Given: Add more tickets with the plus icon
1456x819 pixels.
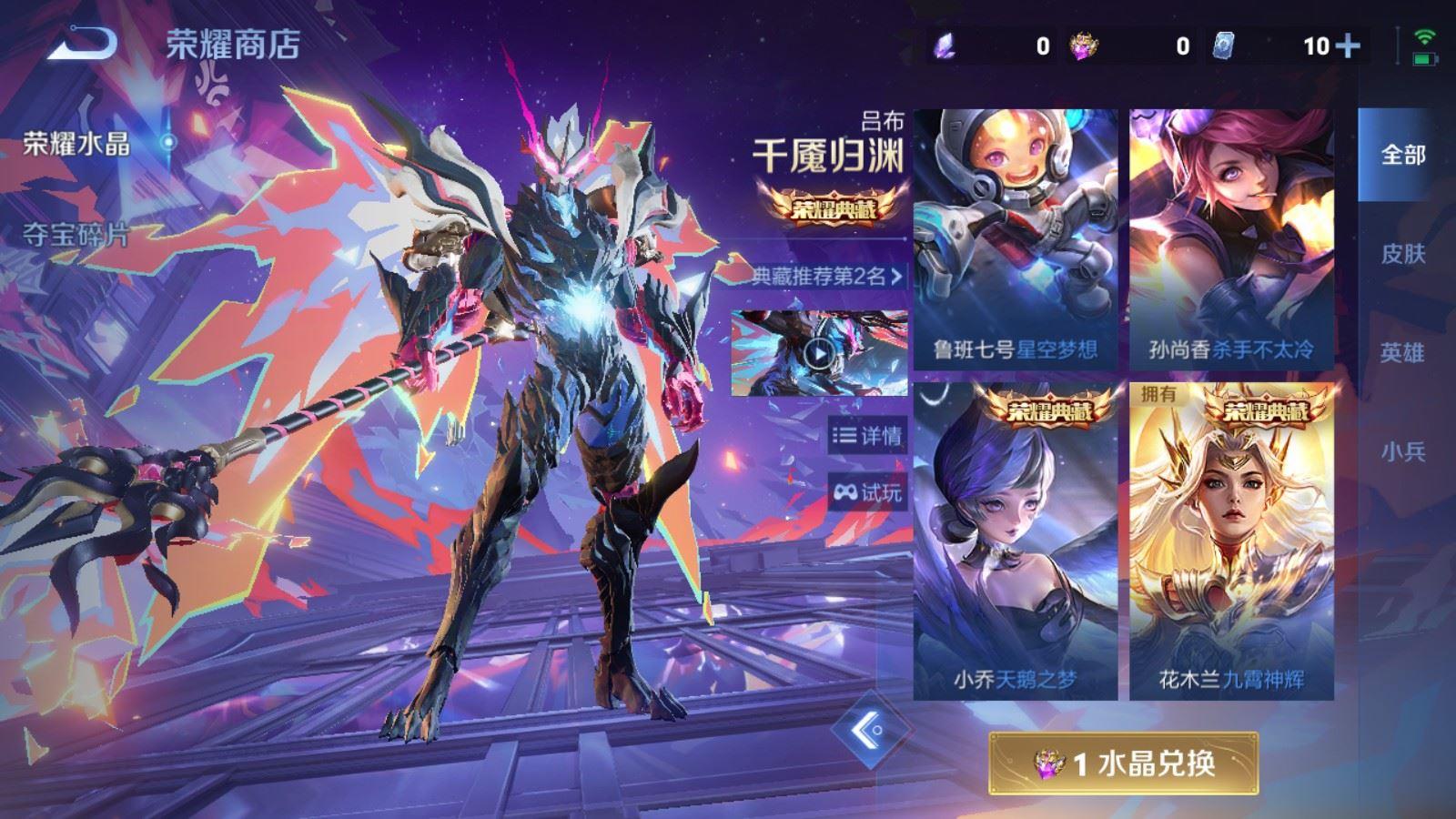Looking at the screenshot, I should [x=1347, y=45].
